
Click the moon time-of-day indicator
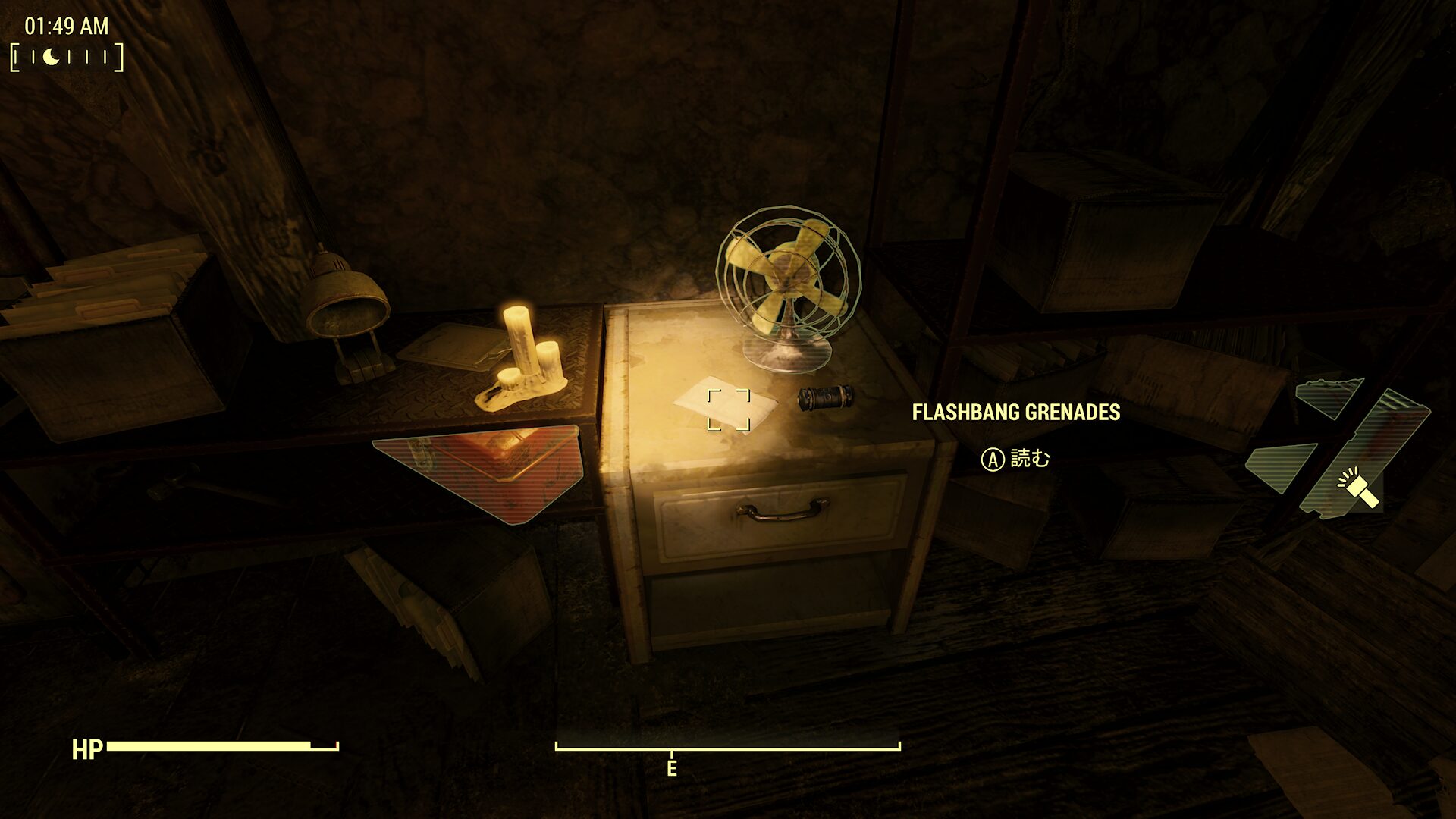pyautogui.click(x=51, y=57)
